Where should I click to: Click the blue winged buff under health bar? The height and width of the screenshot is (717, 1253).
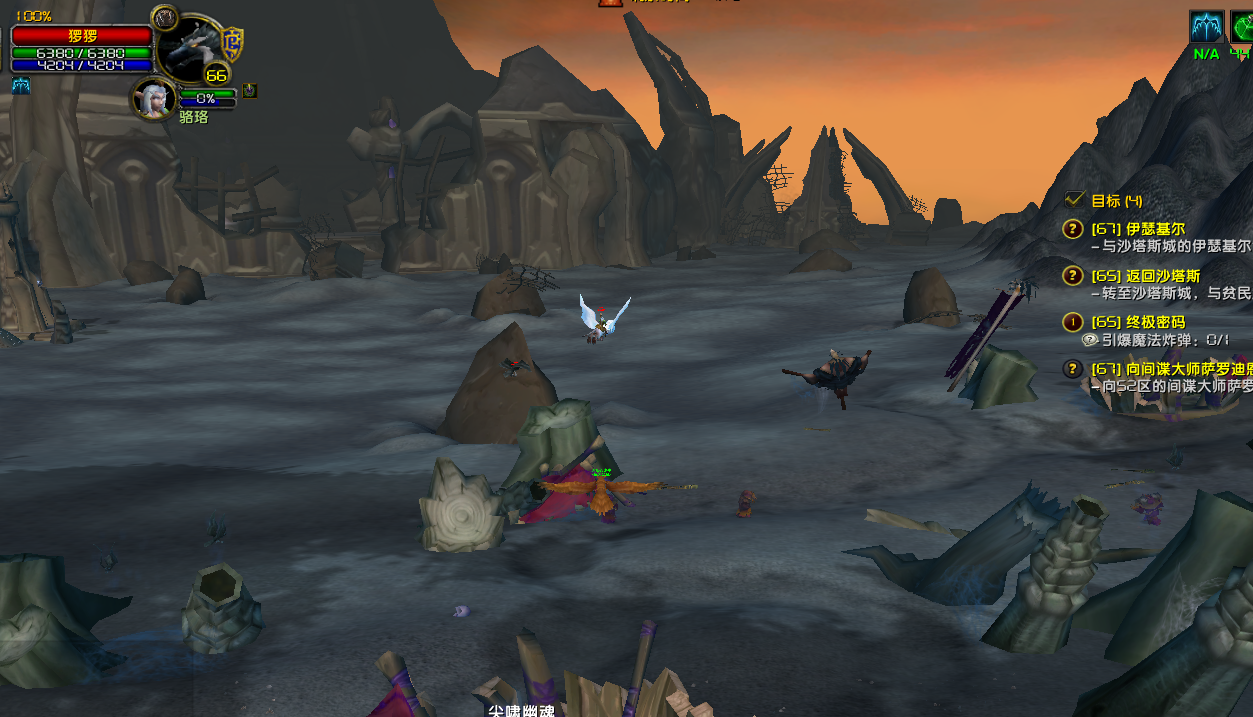pyautogui.click(x=21, y=86)
